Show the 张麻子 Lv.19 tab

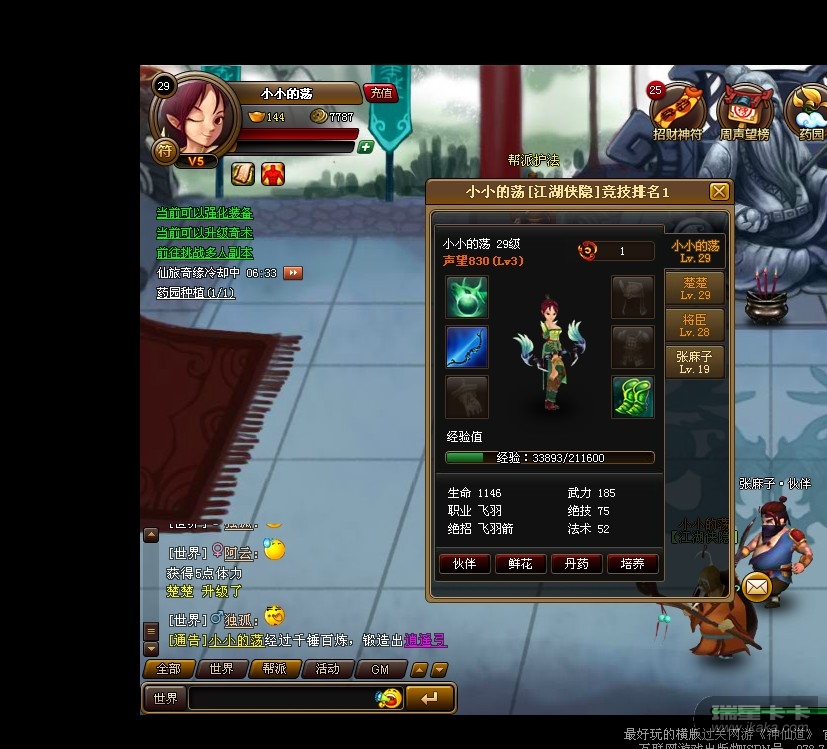pos(695,362)
